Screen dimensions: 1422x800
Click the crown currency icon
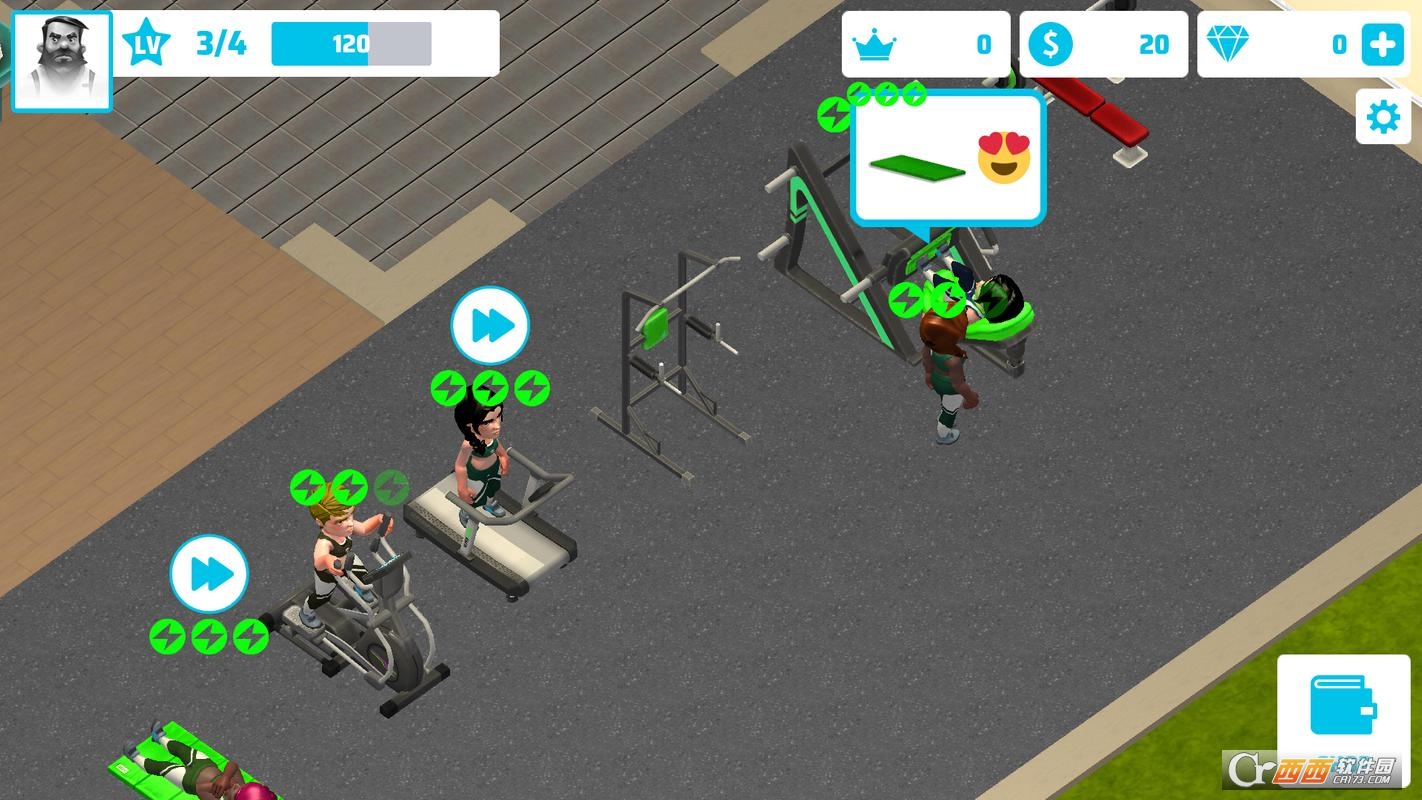(875, 43)
